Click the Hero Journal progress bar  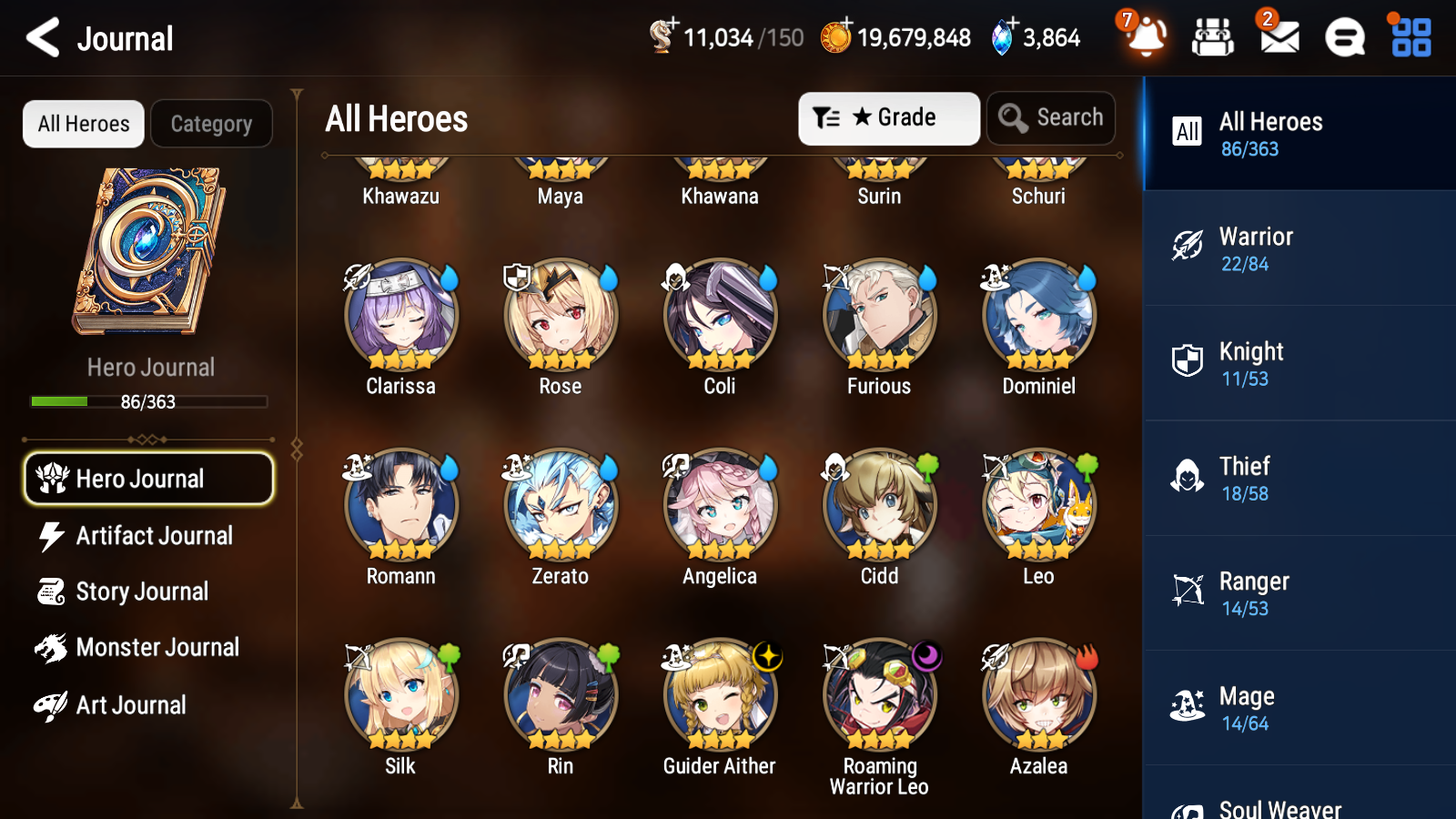(x=148, y=401)
